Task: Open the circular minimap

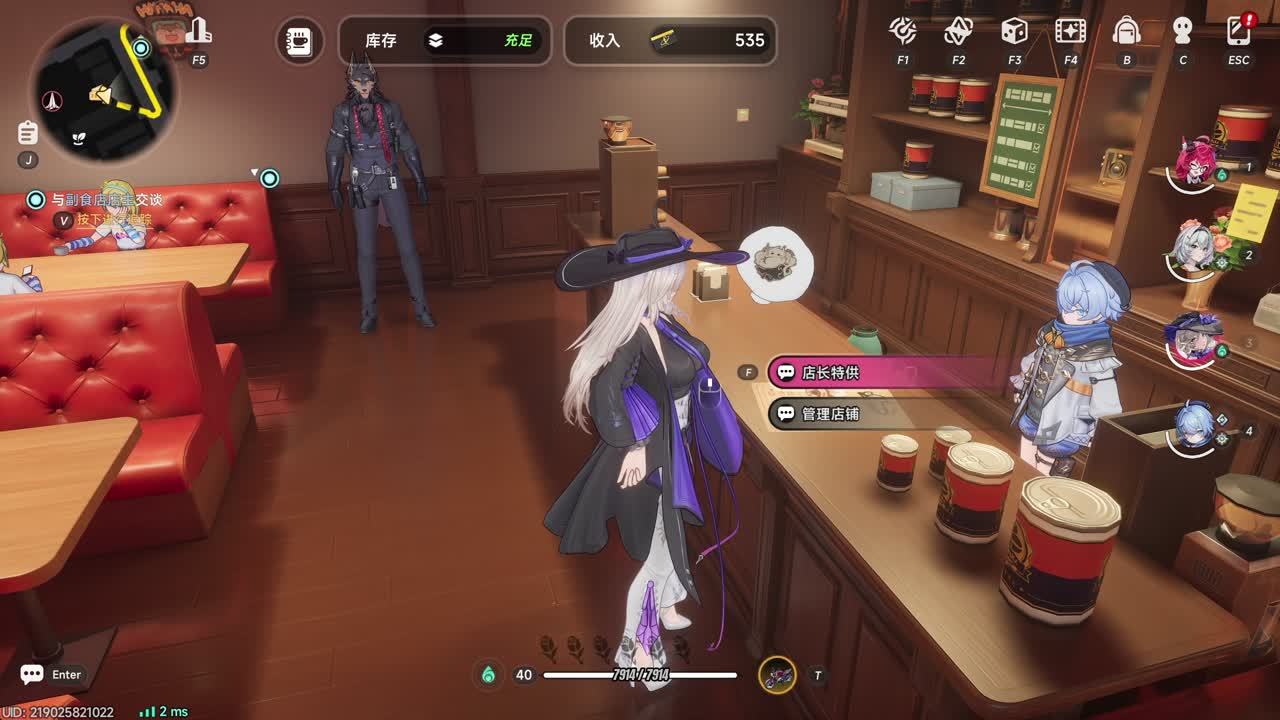Action: (104, 90)
